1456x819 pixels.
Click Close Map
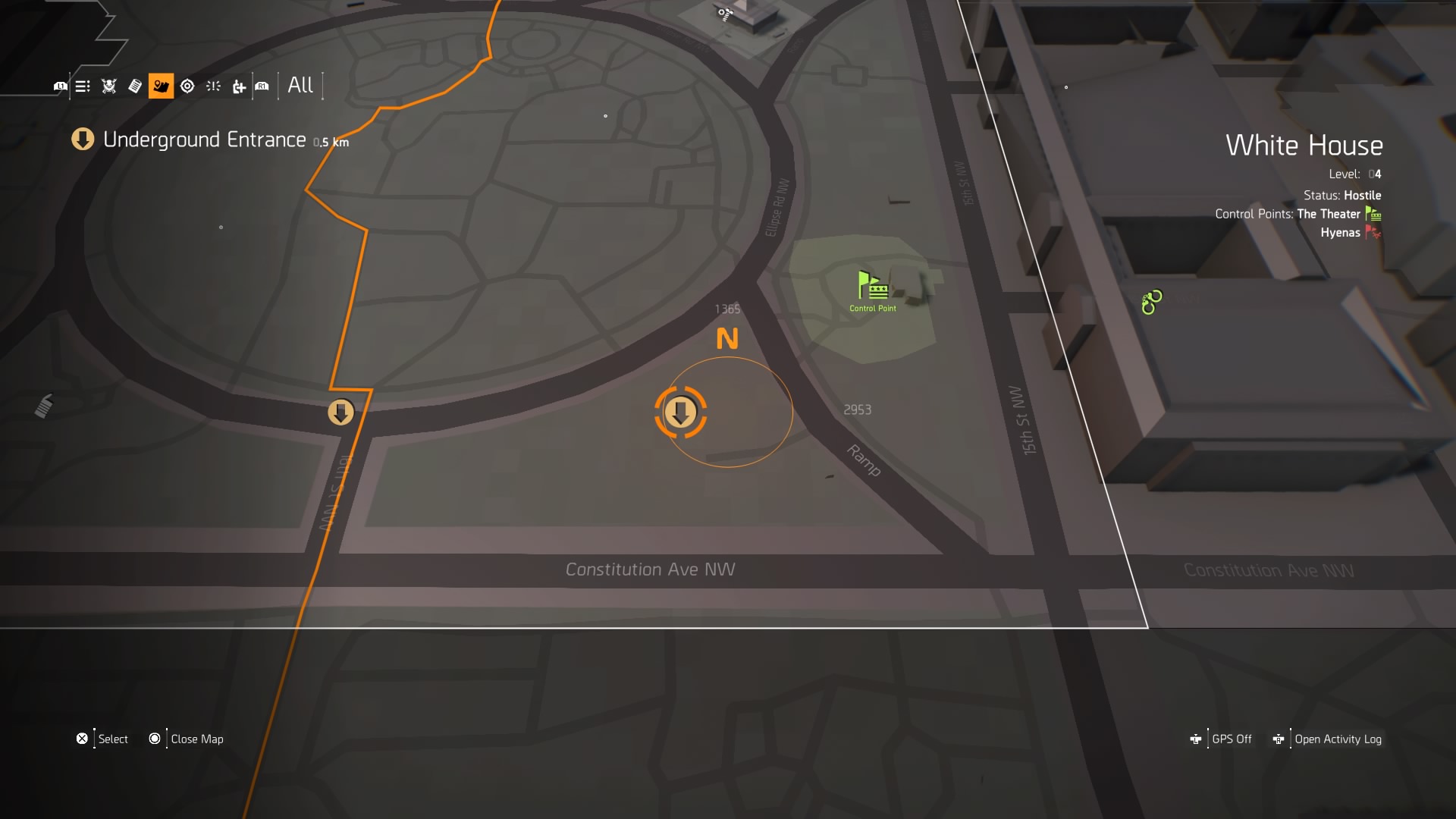[196, 739]
